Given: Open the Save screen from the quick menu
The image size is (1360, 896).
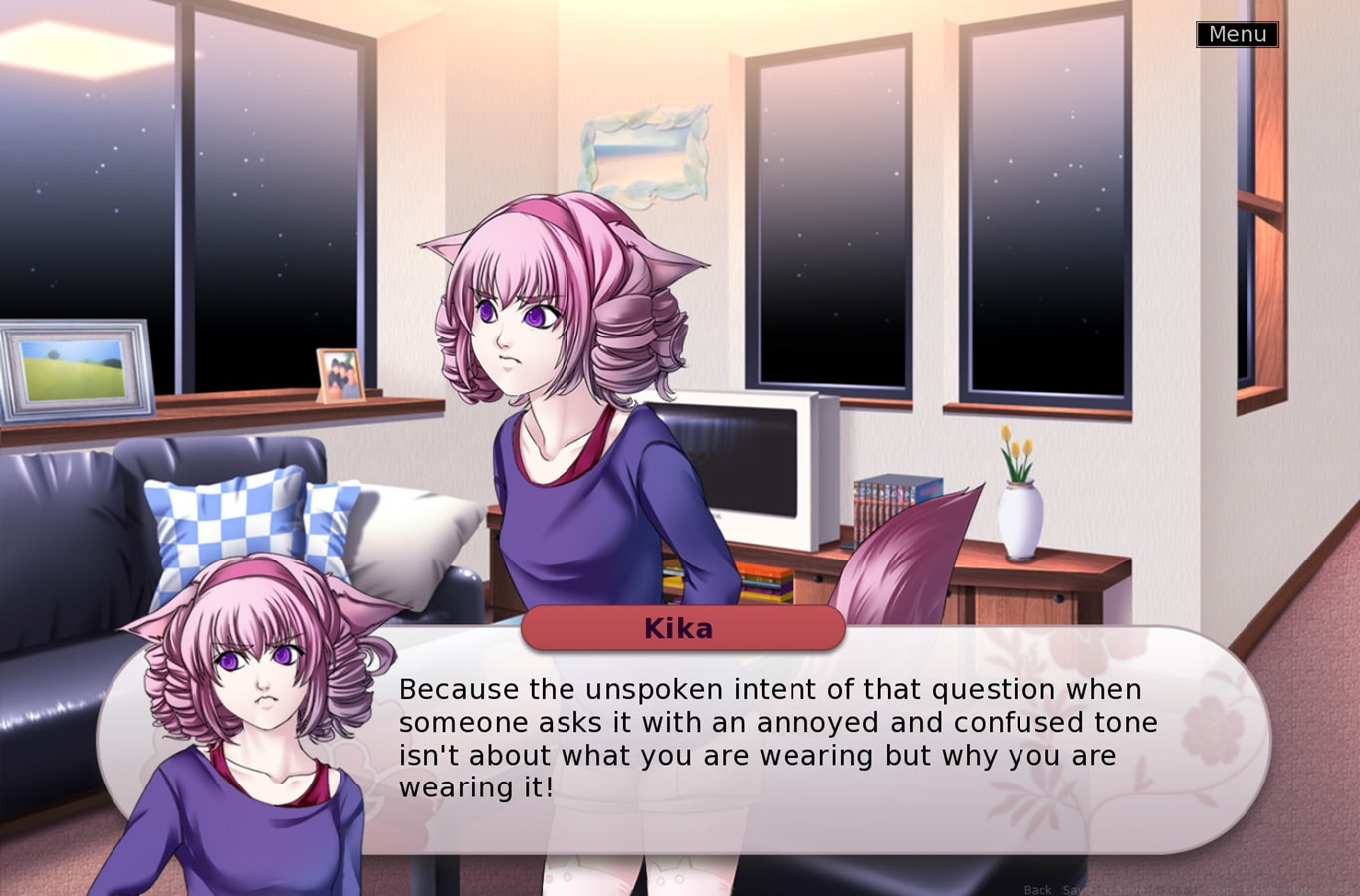Looking at the screenshot, I should 1077,889.
